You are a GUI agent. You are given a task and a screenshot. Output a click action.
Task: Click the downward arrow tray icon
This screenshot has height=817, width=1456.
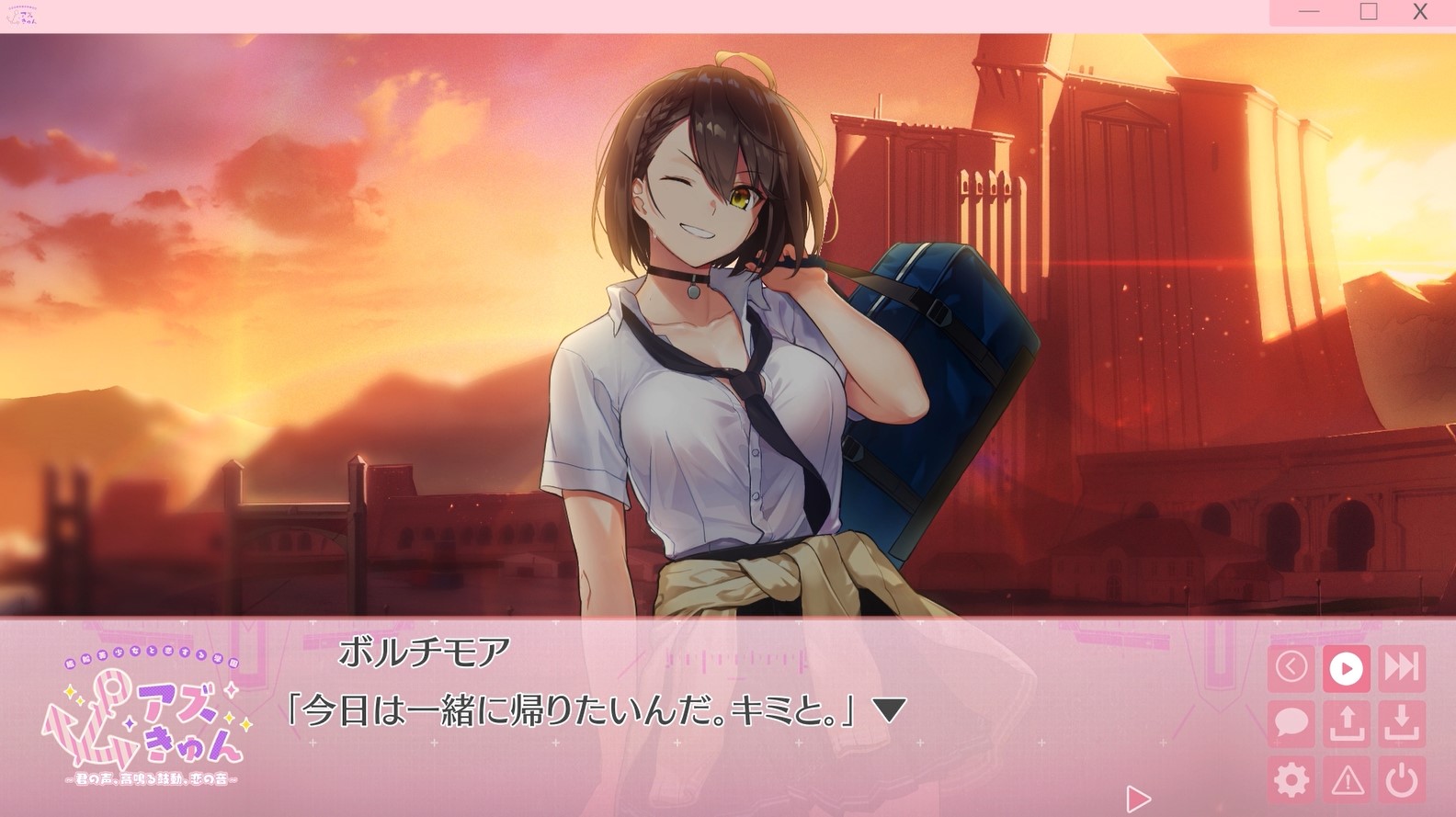(x=1402, y=723)
